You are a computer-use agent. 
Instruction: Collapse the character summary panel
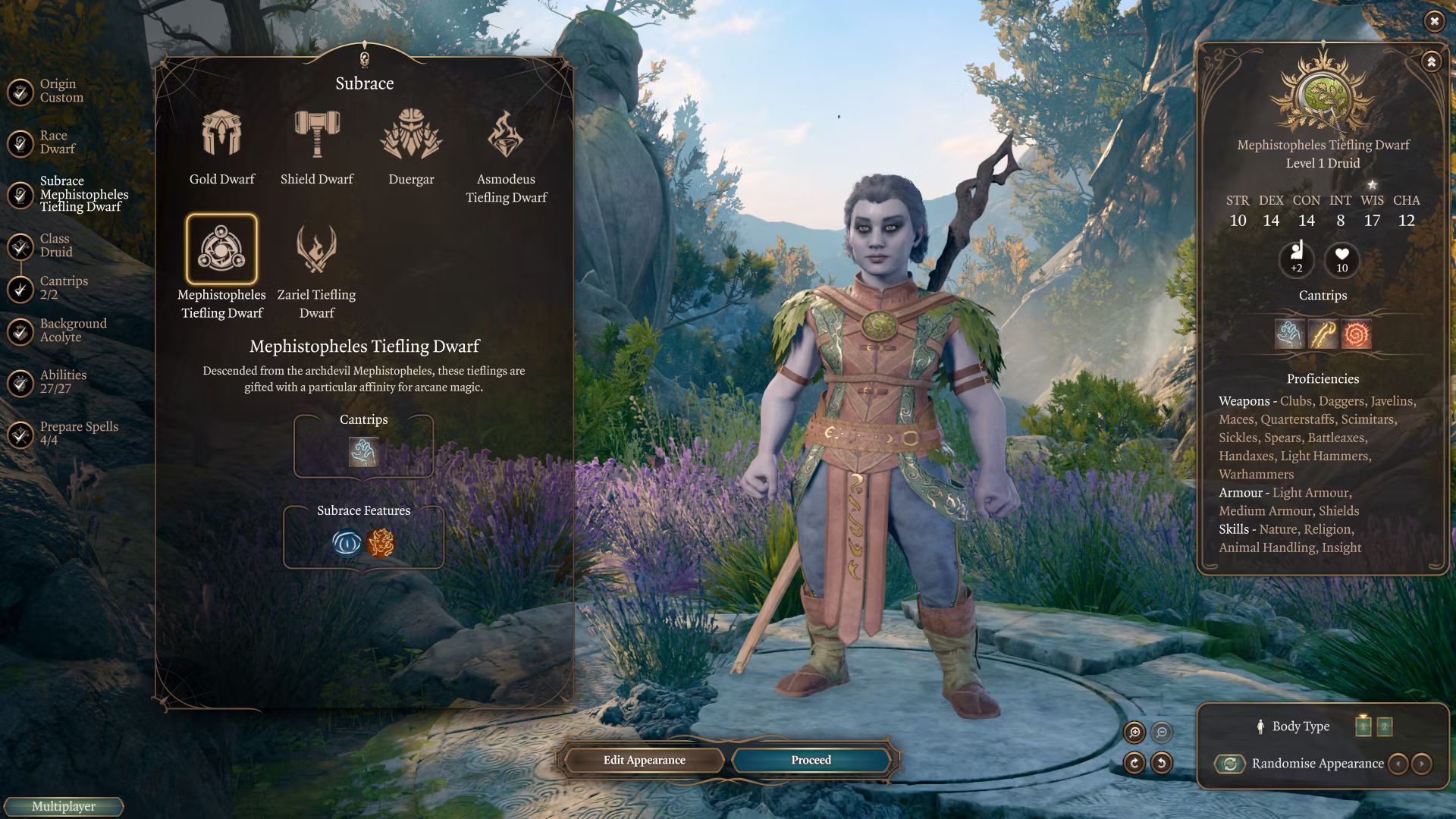1431,61
